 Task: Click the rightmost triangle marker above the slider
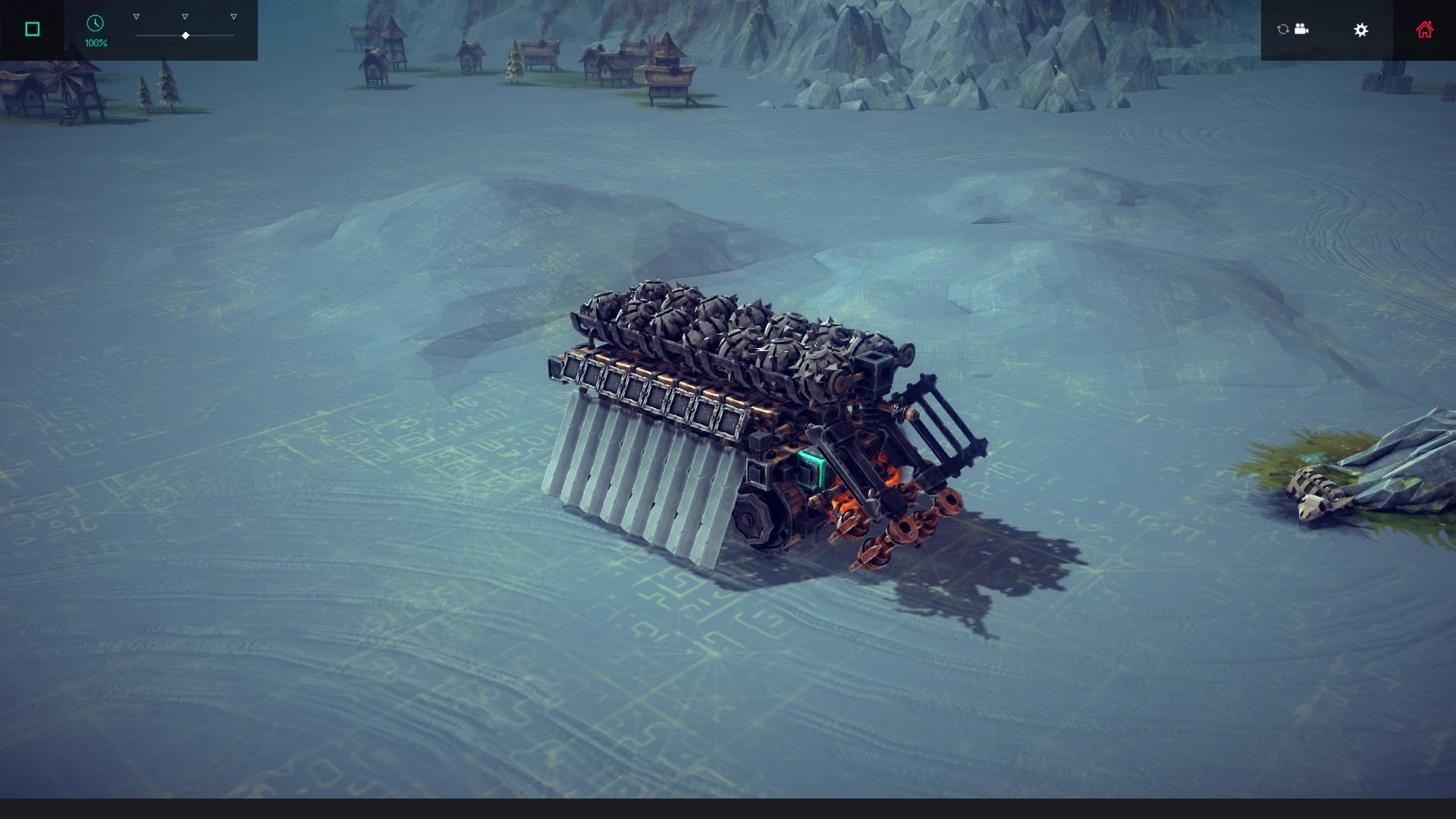[x=233, y=14]
